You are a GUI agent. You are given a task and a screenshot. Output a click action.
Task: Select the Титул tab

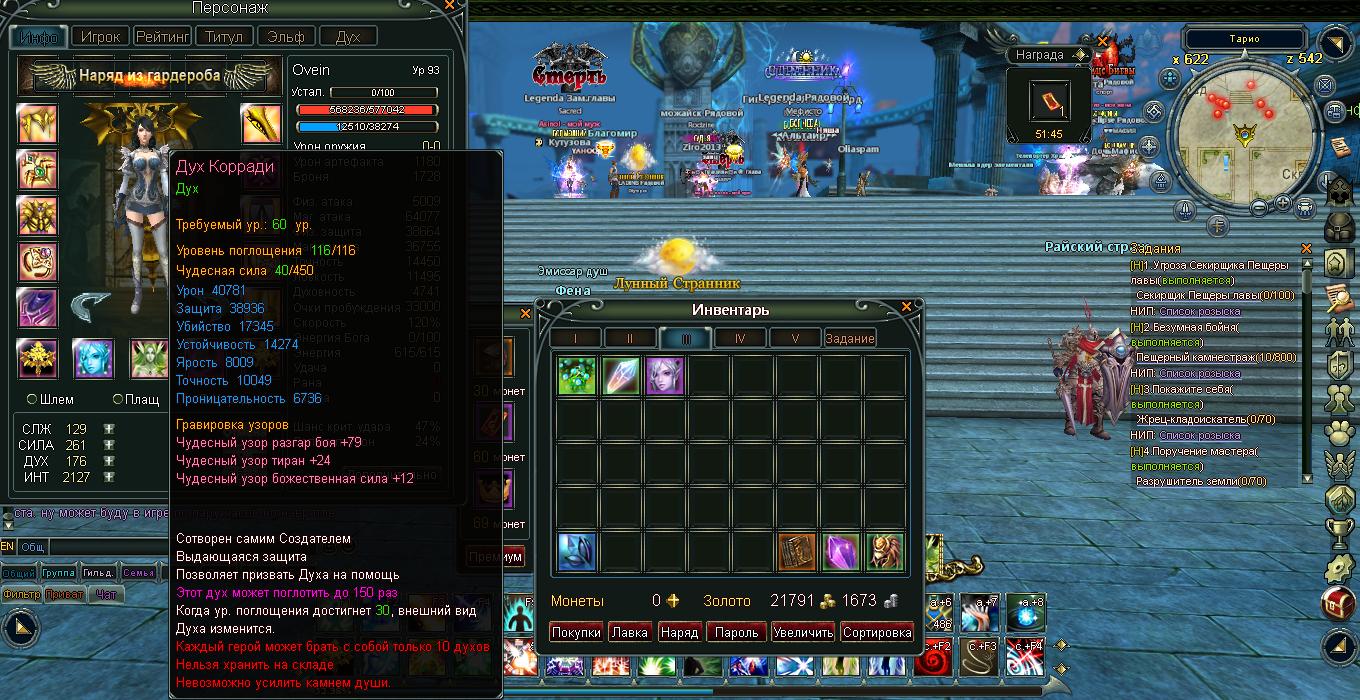(x=223, y=36)
